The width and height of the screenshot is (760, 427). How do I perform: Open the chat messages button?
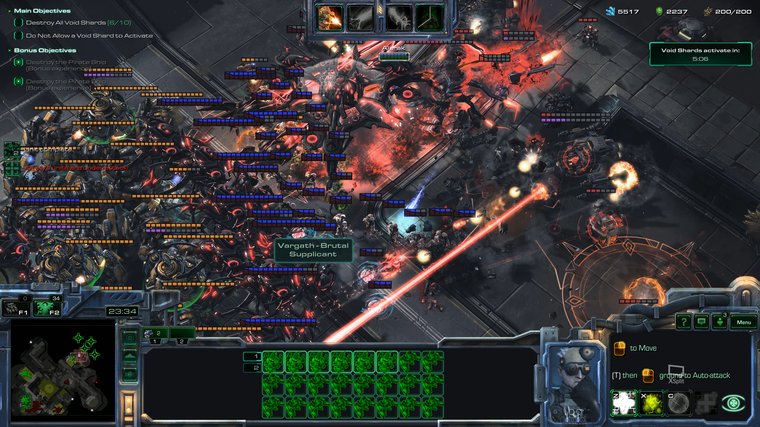(x=702, y=322)
